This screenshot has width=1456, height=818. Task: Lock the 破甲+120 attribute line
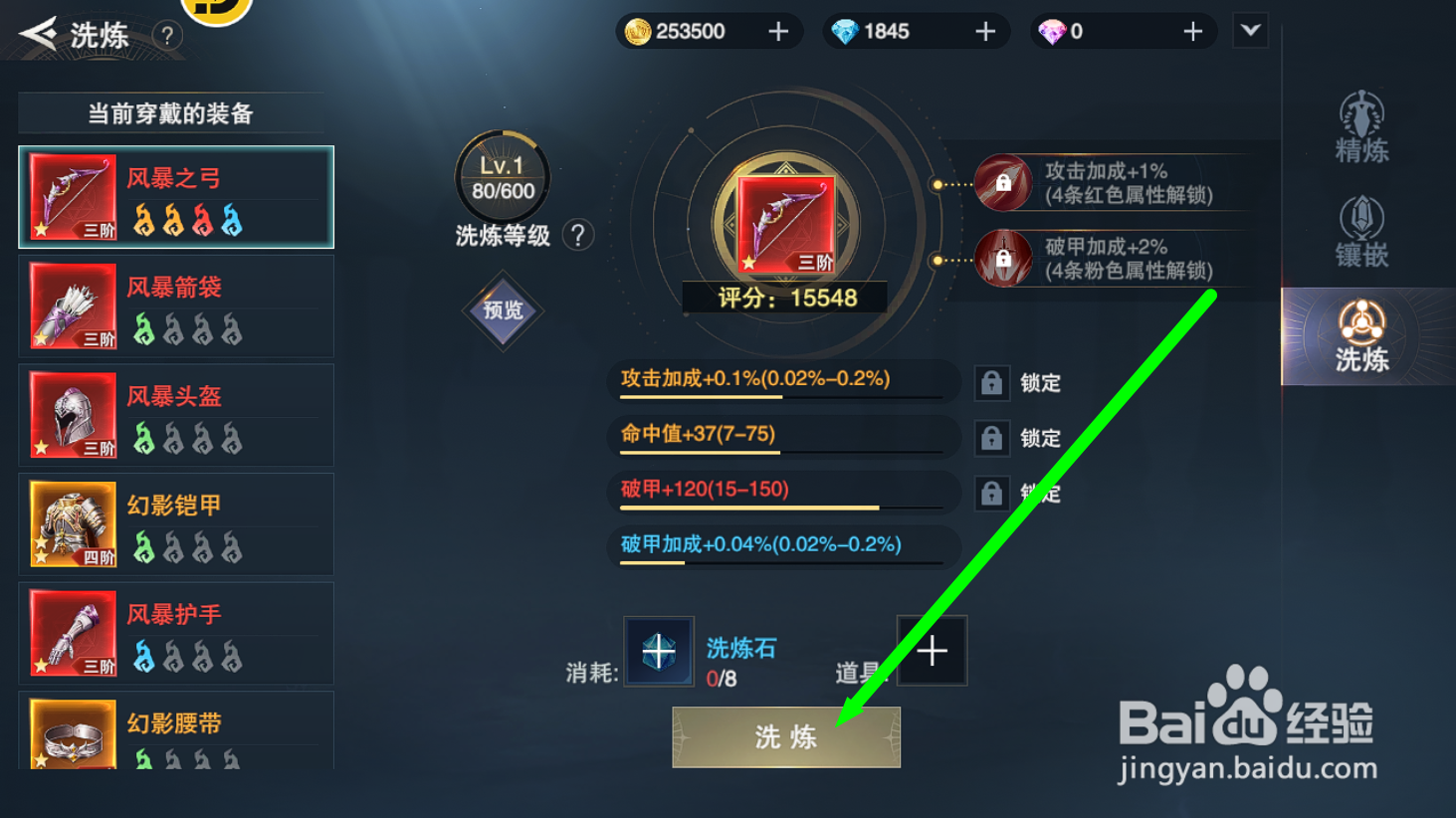coord(992,493)
